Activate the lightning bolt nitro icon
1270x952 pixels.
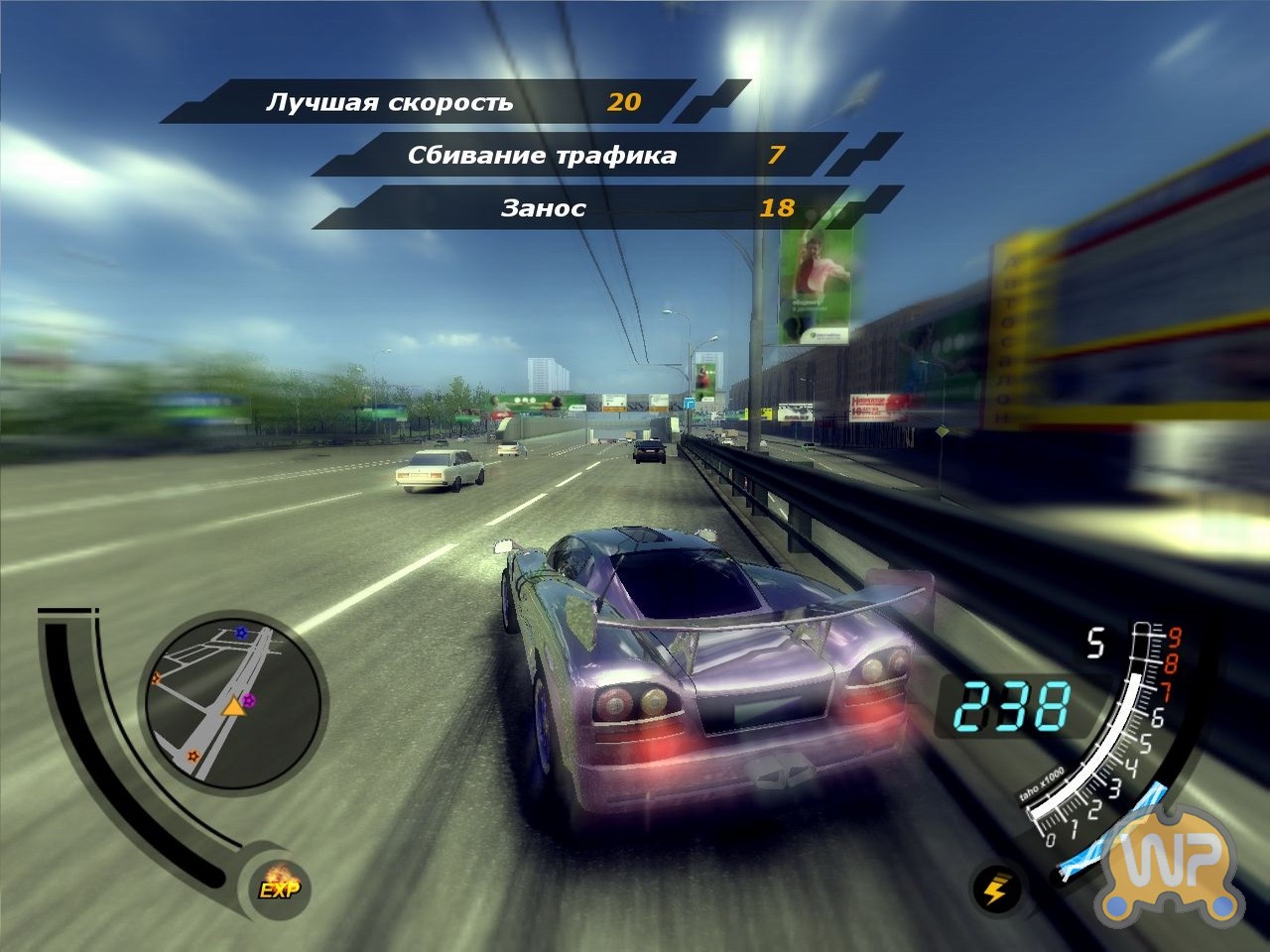point(995,889)
